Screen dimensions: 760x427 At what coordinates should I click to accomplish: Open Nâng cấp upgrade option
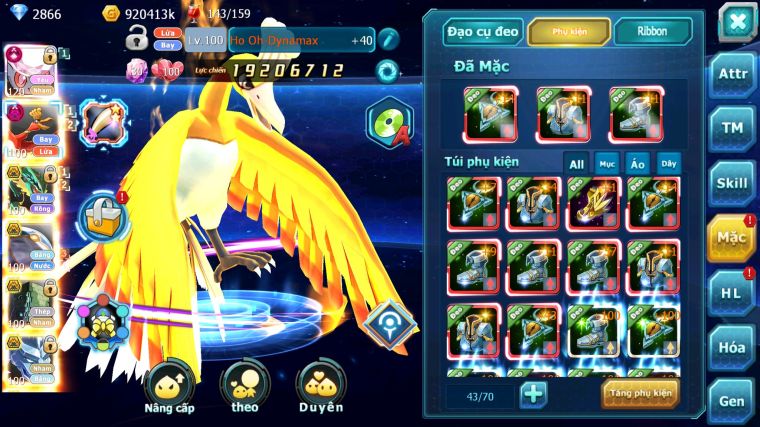[x=168, y=389]
